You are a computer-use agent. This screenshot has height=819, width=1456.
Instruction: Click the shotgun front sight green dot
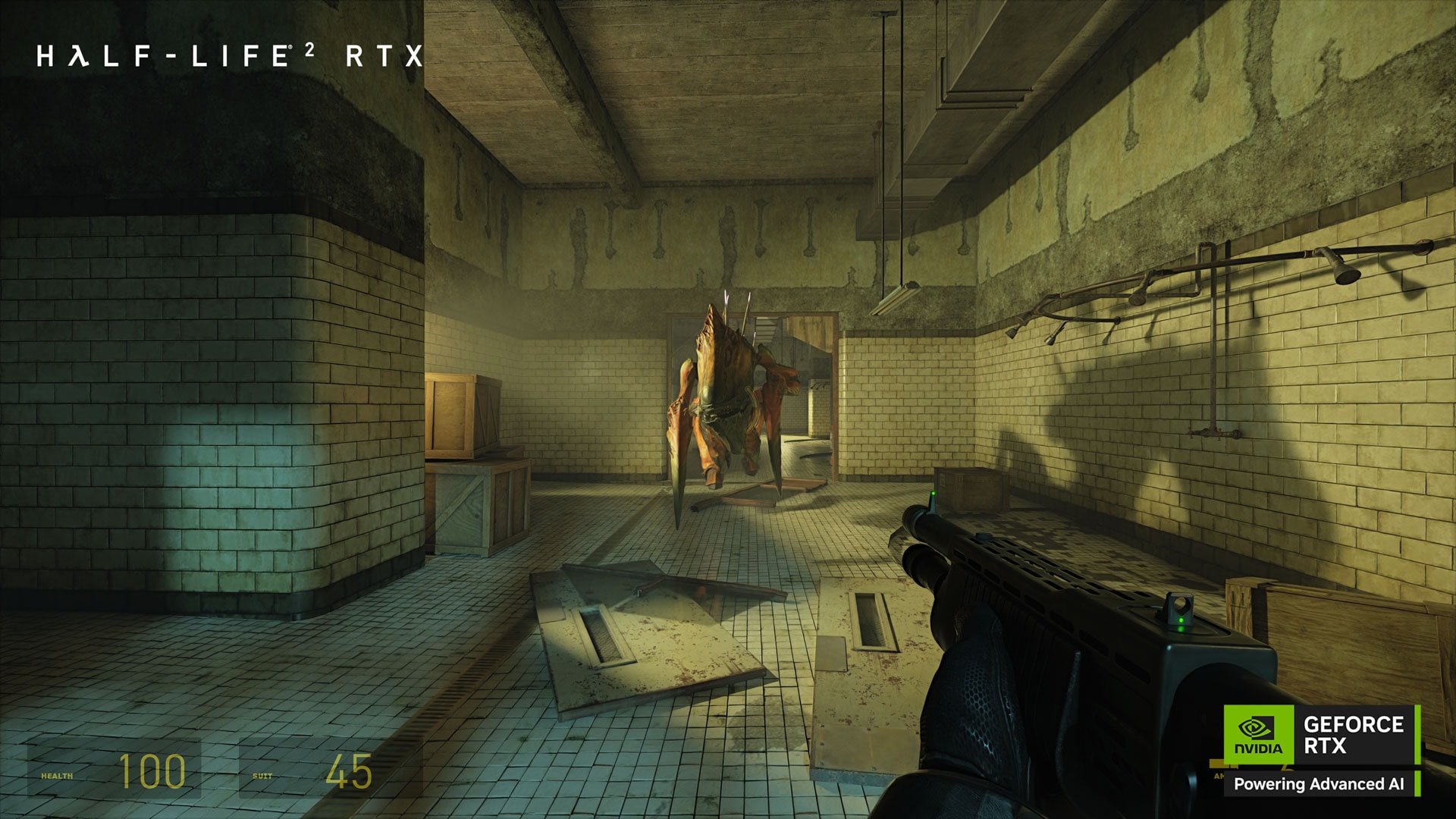point(934,494)
